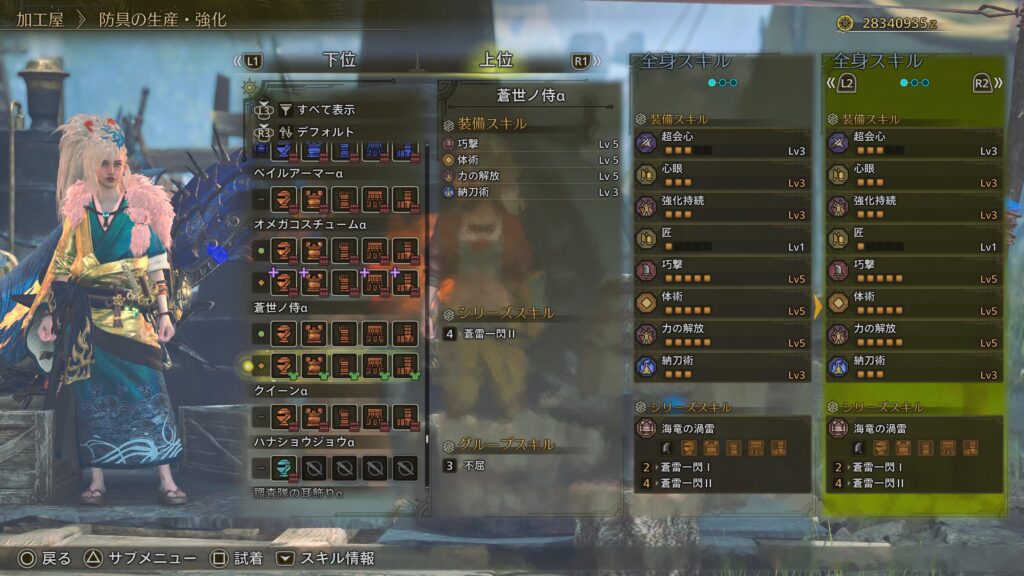Select 匠 in the dim grey skill panel
Viewport: 1024px width, 576px height.
(721, 239)
